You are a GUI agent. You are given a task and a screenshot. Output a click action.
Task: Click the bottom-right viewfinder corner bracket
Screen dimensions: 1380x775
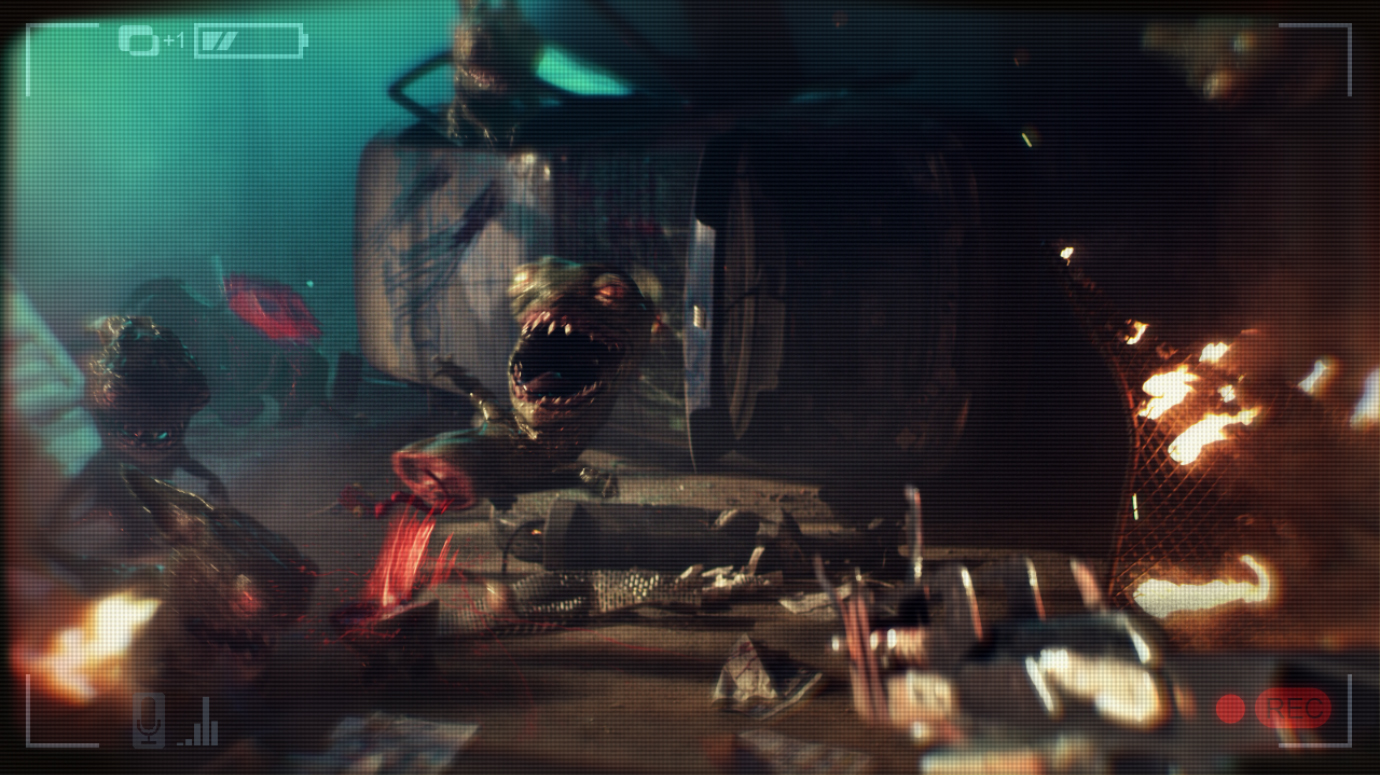tap(1350, 745)
